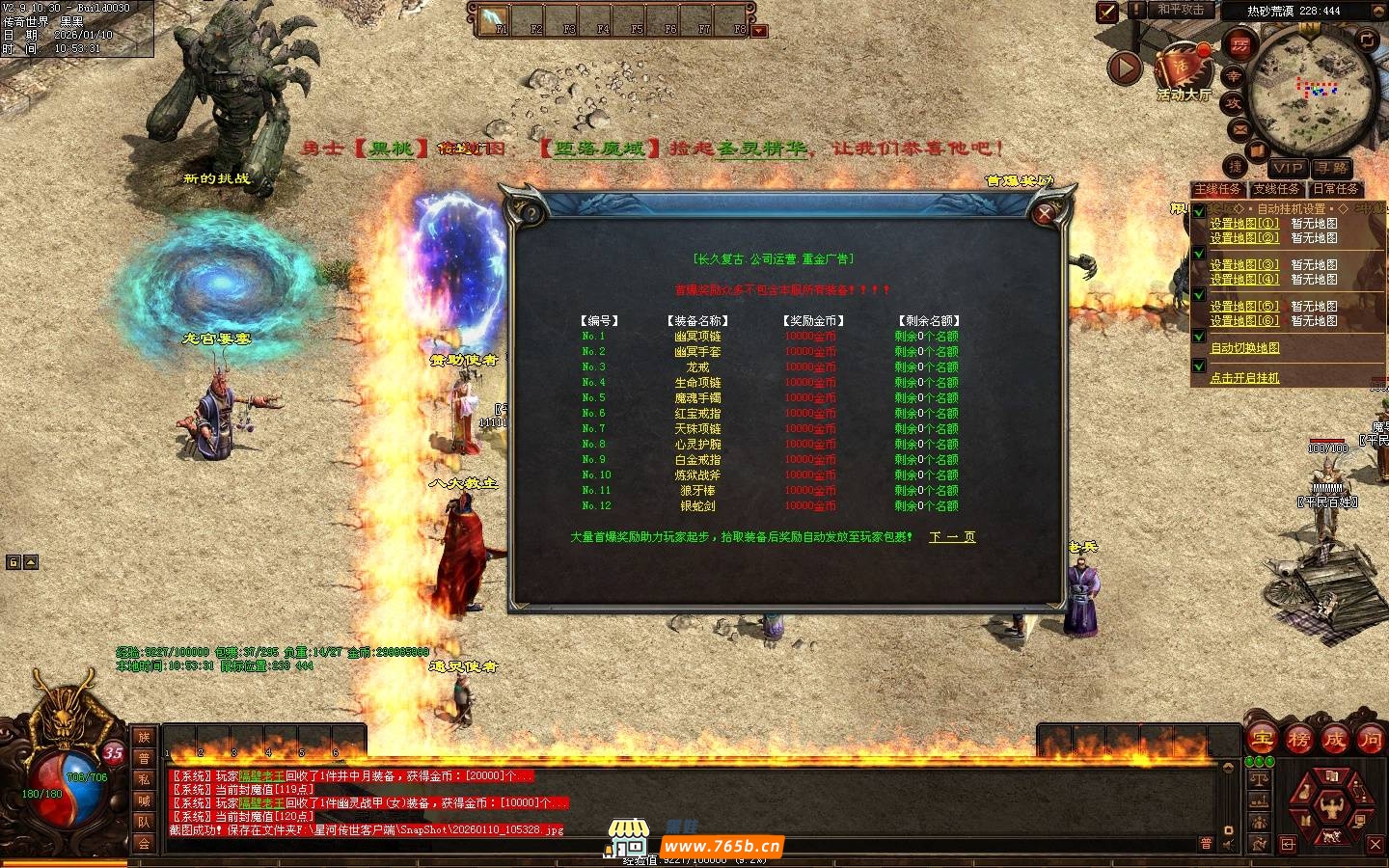
Task: Switch to the 支线任务 side quest tab
Action: [x=1277, y=189]
